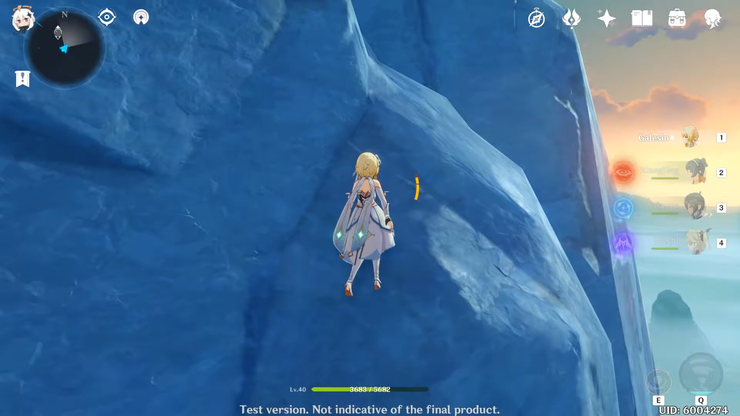Click the round beacon icon right of the eye
The height and width of the screenshot is (416, 740).
(x=141, y=17)
